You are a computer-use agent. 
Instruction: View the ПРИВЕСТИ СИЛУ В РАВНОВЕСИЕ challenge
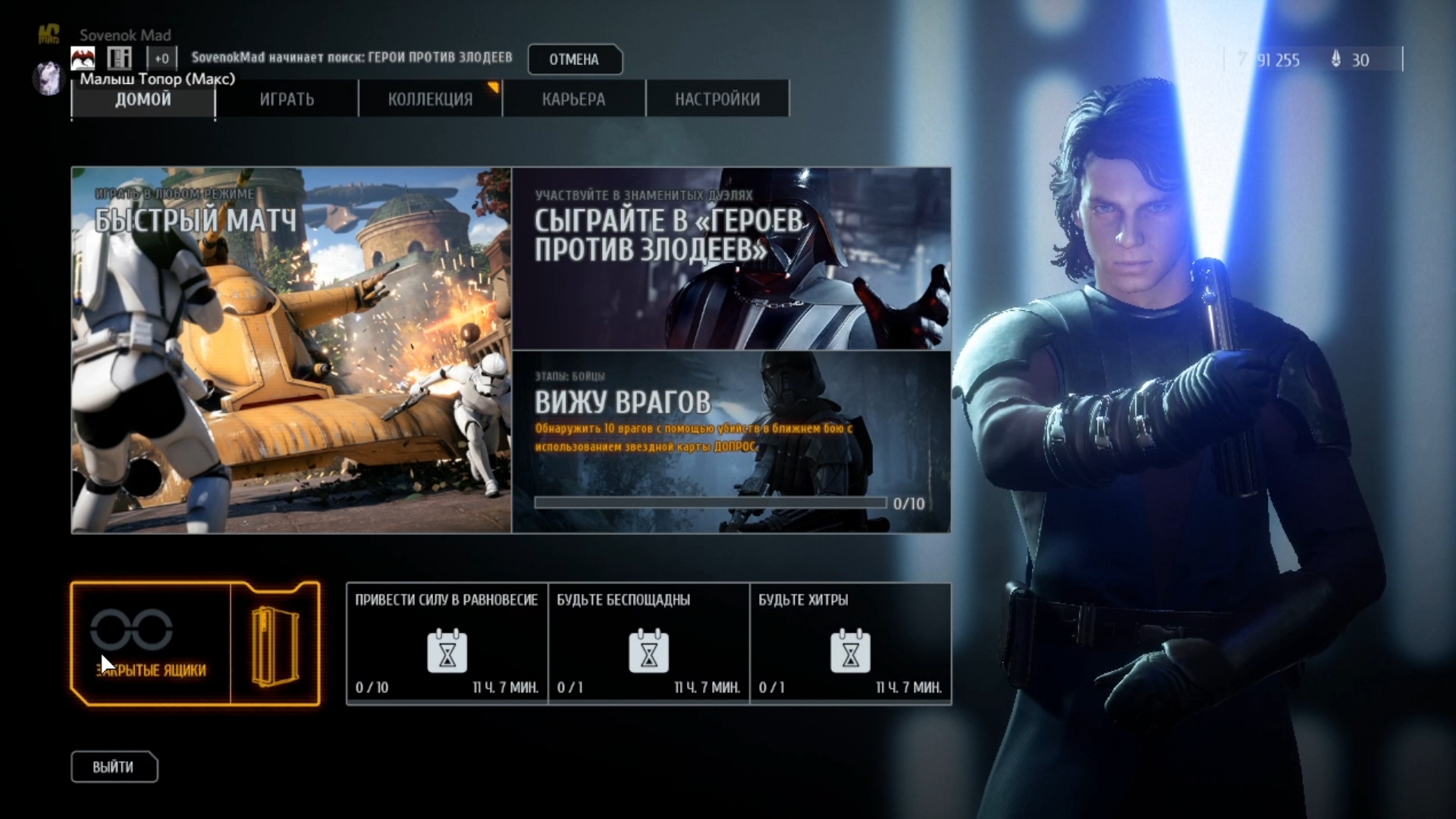[x=447, y=644]
